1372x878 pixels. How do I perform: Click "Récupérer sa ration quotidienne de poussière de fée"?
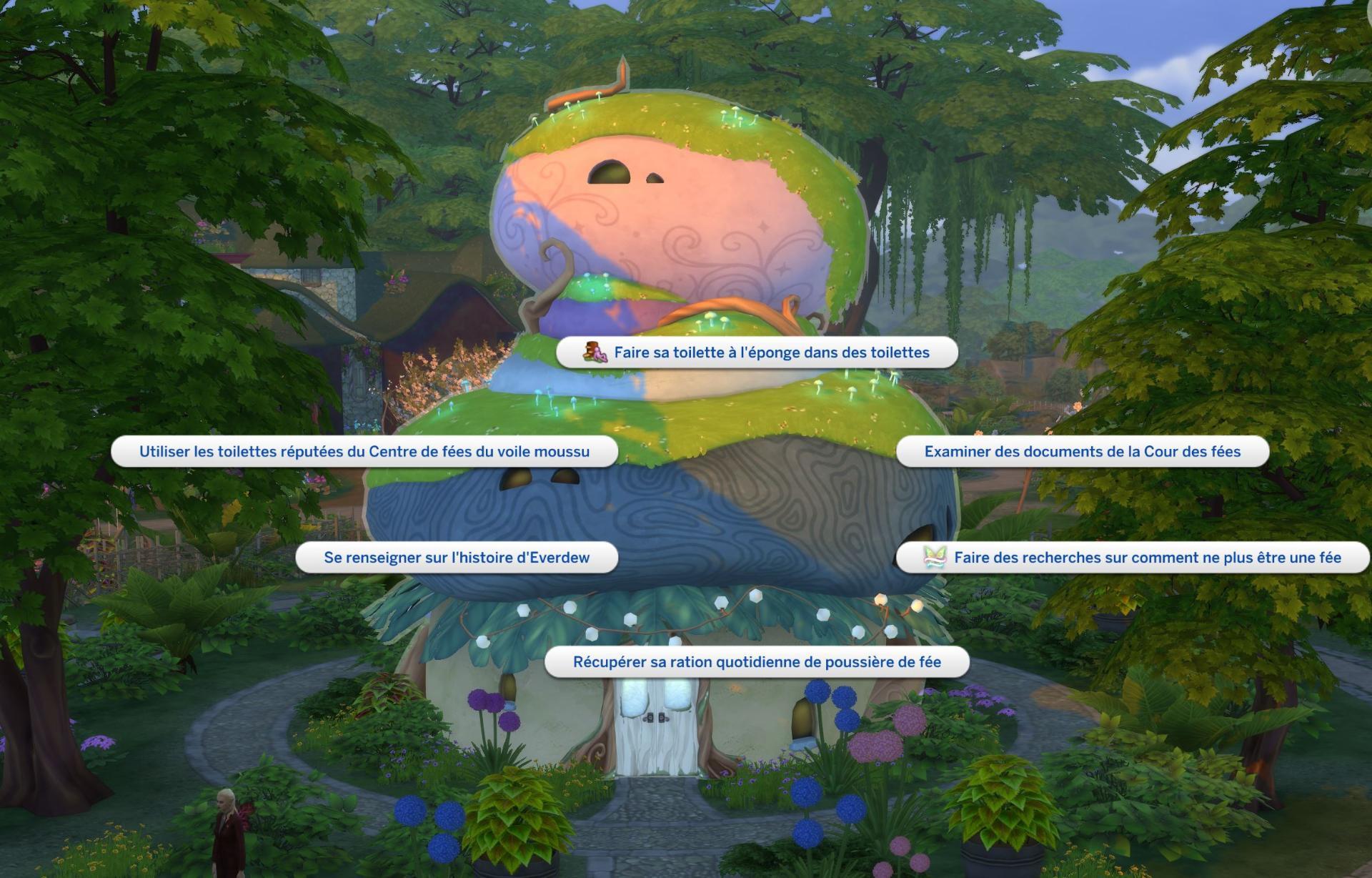coord(757,662)
